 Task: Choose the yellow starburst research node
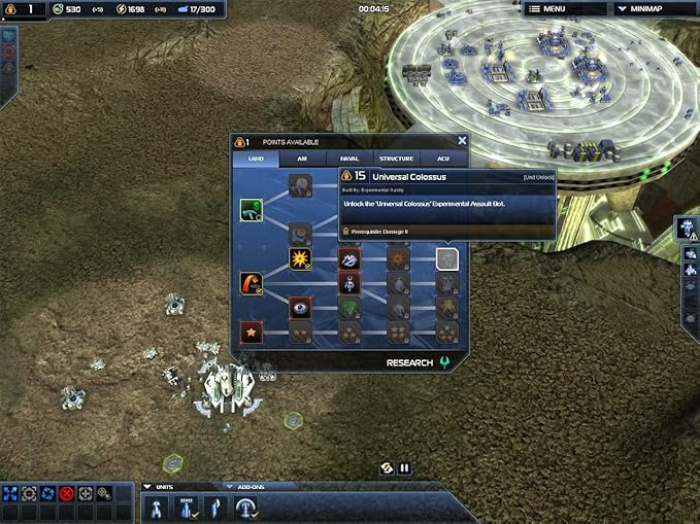(x=300, y=259)
